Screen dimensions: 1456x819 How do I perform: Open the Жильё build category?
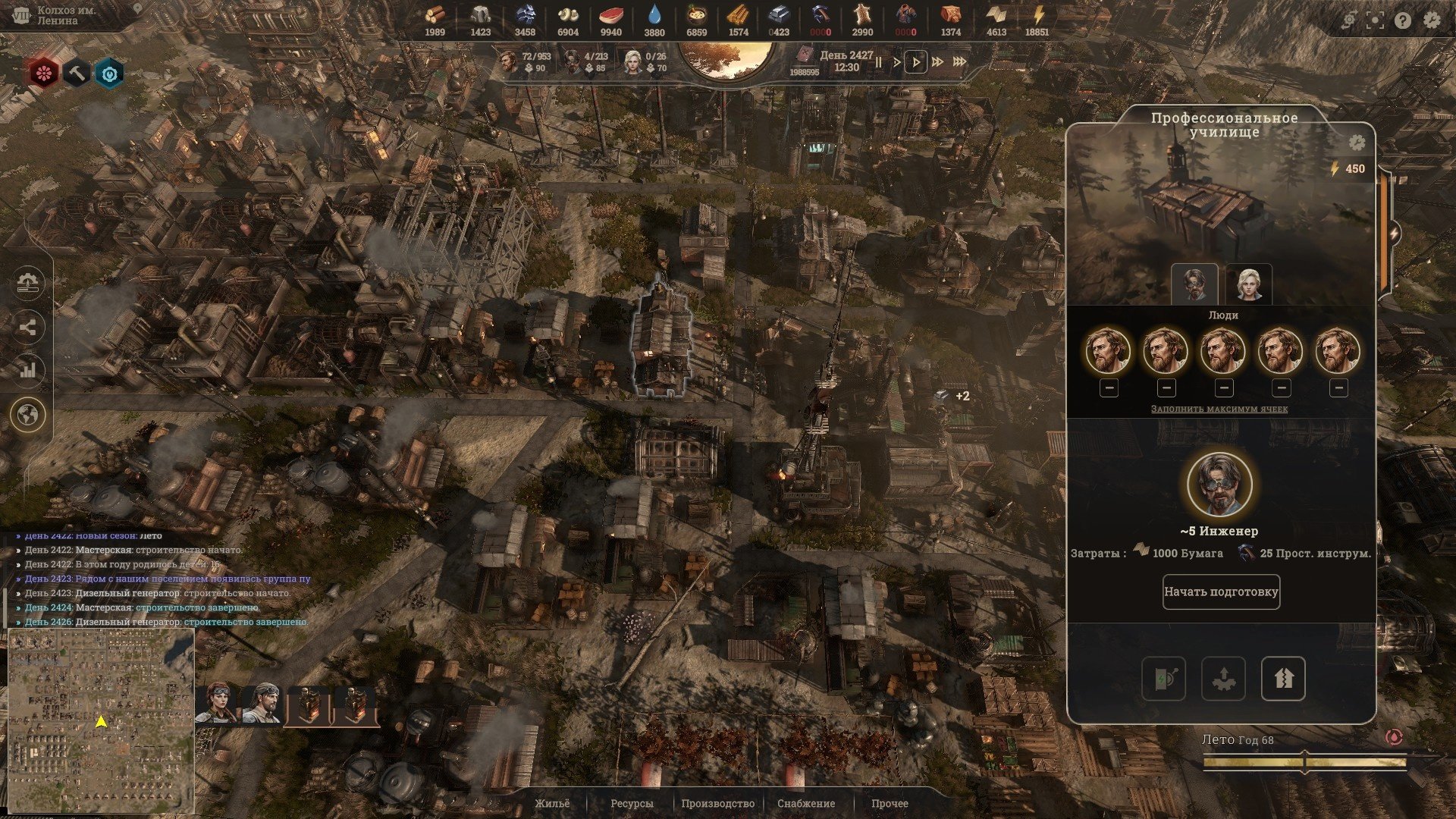pos(551,803)
